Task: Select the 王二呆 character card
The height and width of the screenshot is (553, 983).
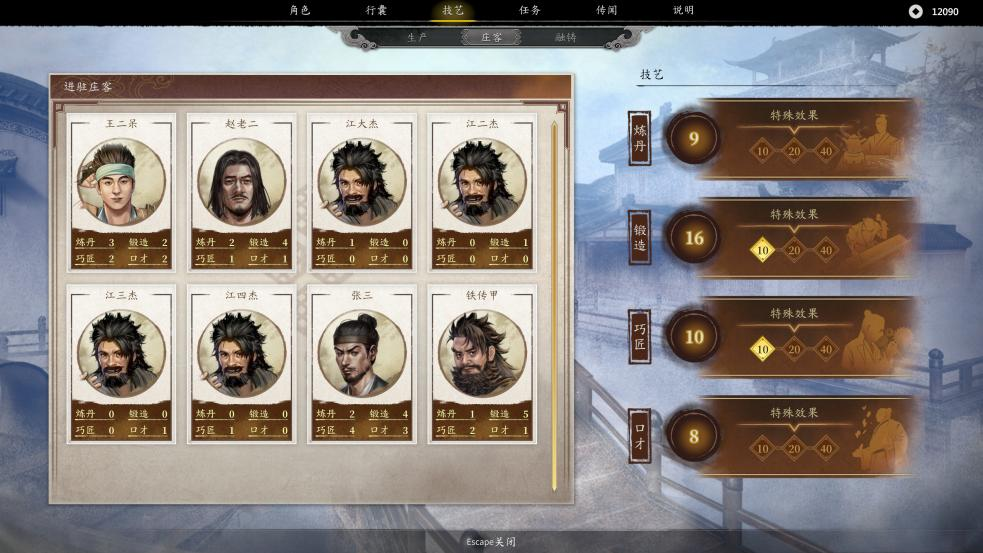Action: pyautogui.click(x=122, y=192)
